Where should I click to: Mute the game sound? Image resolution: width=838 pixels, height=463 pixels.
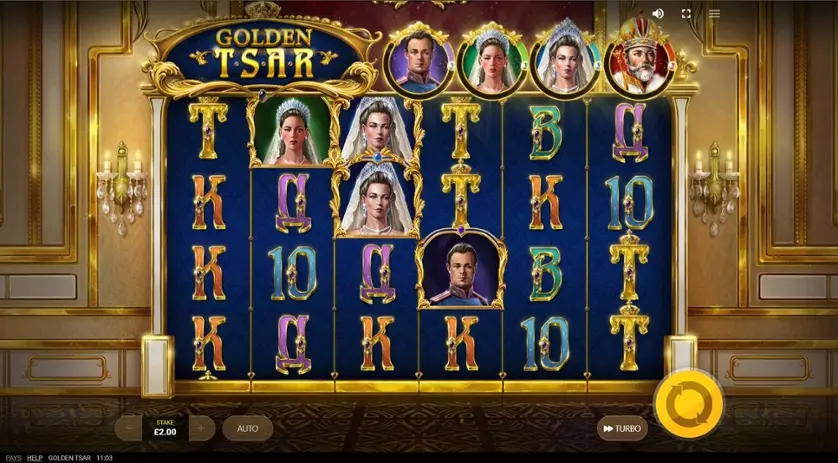tap(658, 13)
